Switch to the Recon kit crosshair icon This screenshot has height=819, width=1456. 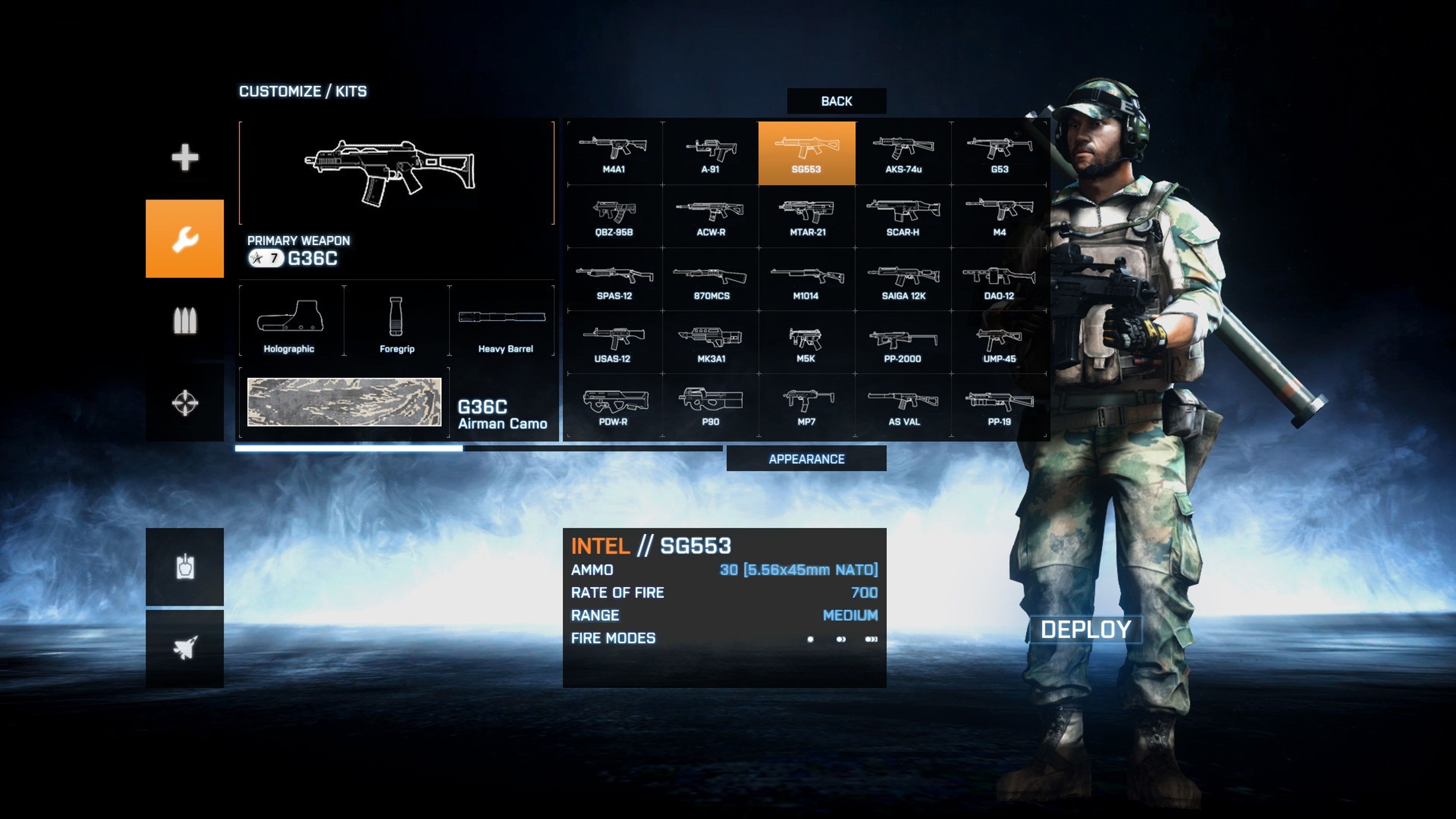coord(185,402)
